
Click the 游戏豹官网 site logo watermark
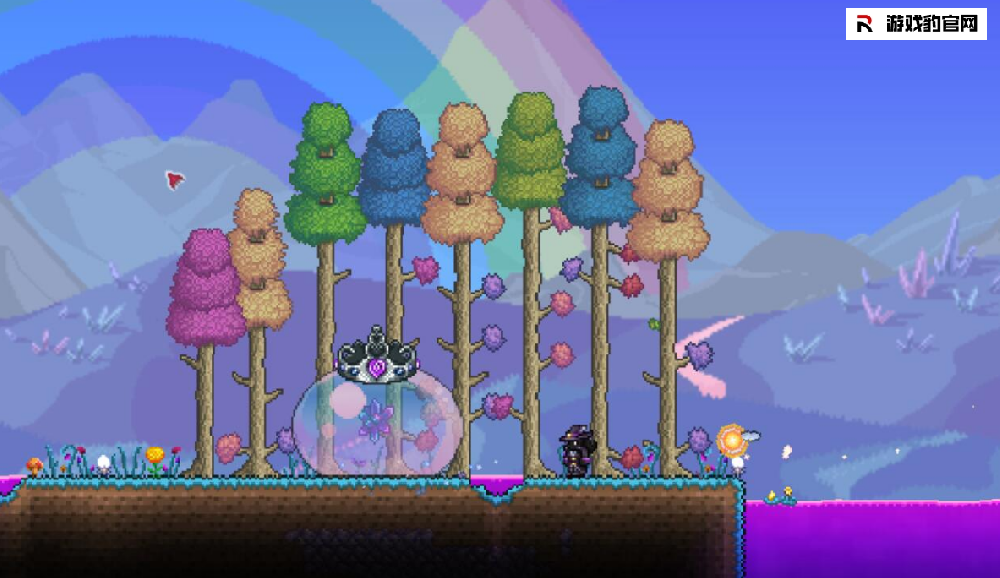[916, 24]
